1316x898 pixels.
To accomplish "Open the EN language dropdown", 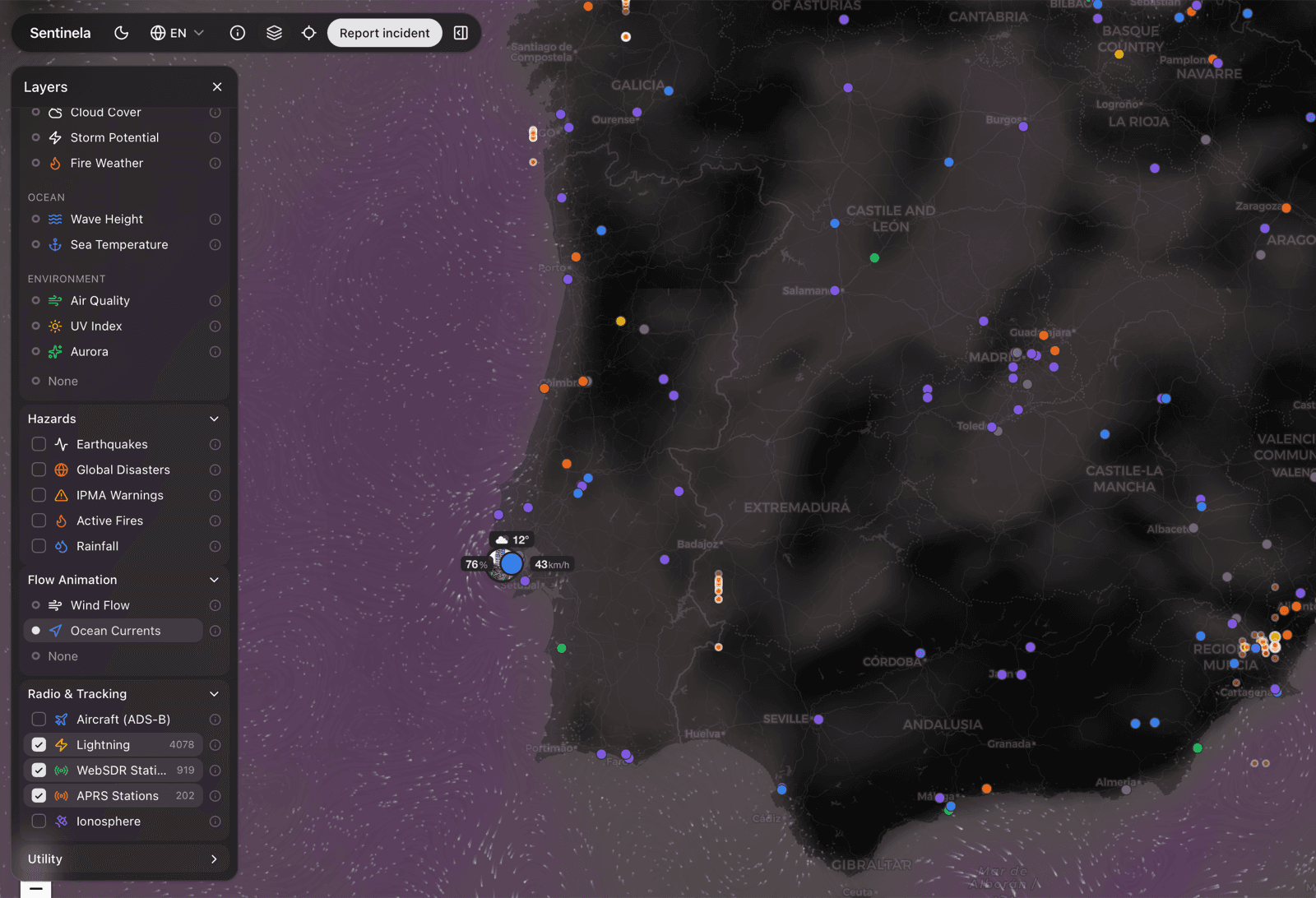I will coord(176,33).
